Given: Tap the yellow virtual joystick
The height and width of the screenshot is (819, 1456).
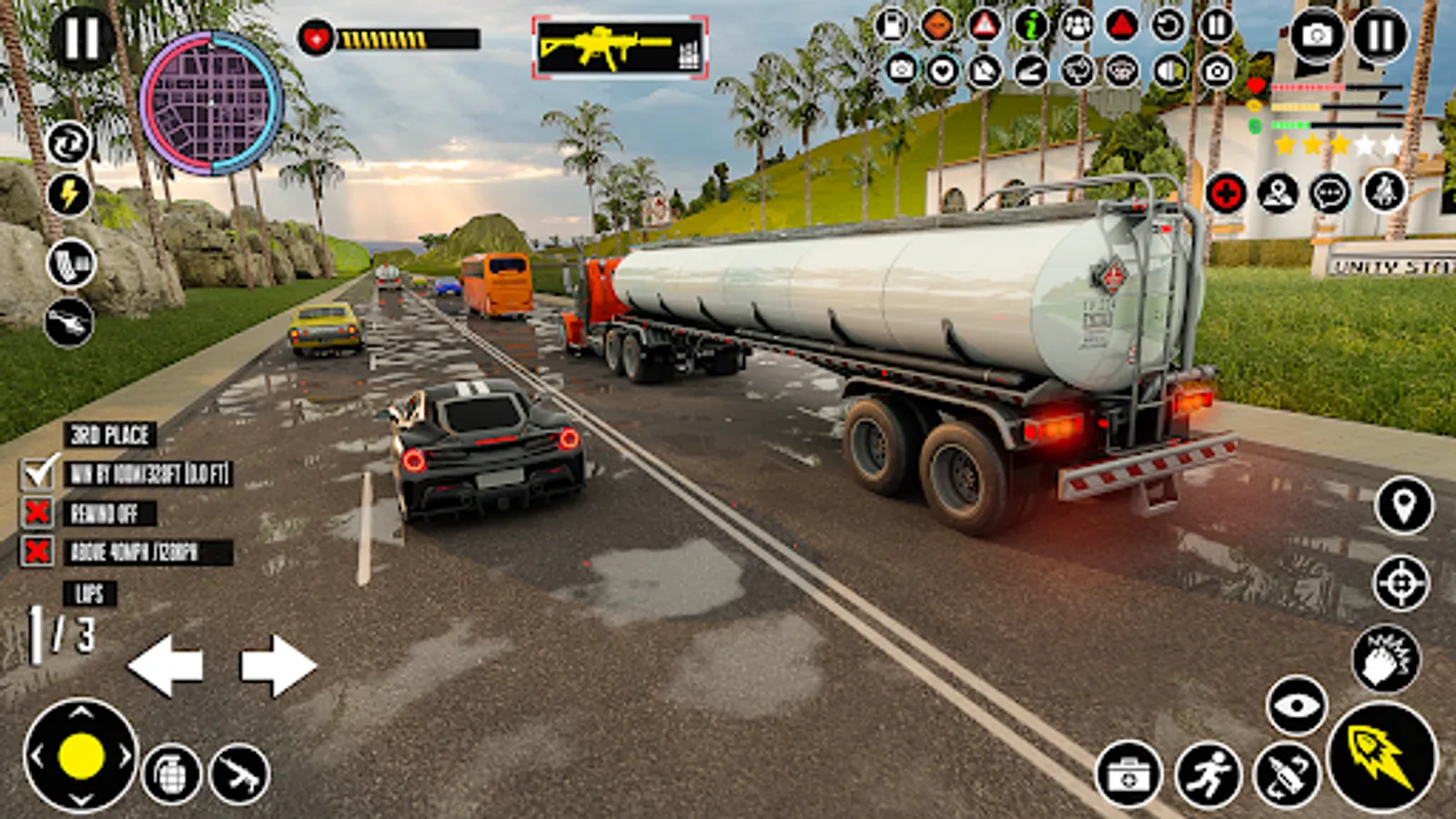Looking at the screenshot, I should 81,755.
